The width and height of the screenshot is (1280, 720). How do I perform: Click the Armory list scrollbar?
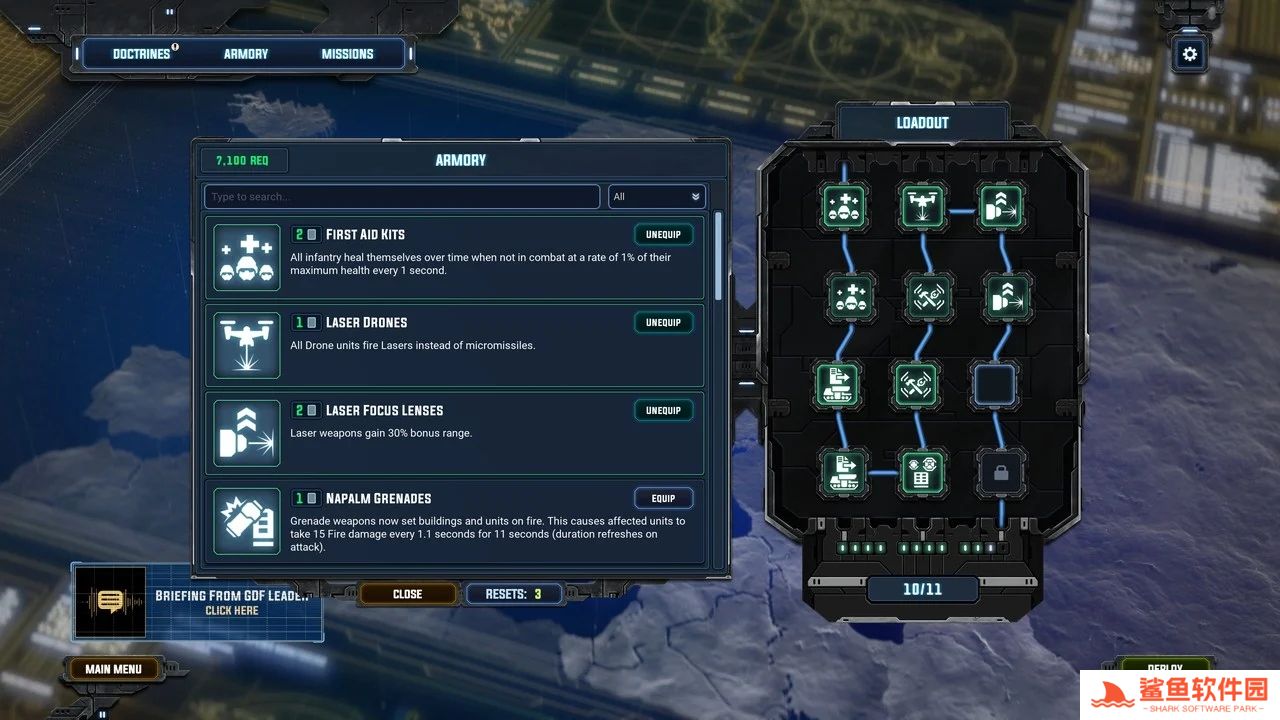click(718, 255)
